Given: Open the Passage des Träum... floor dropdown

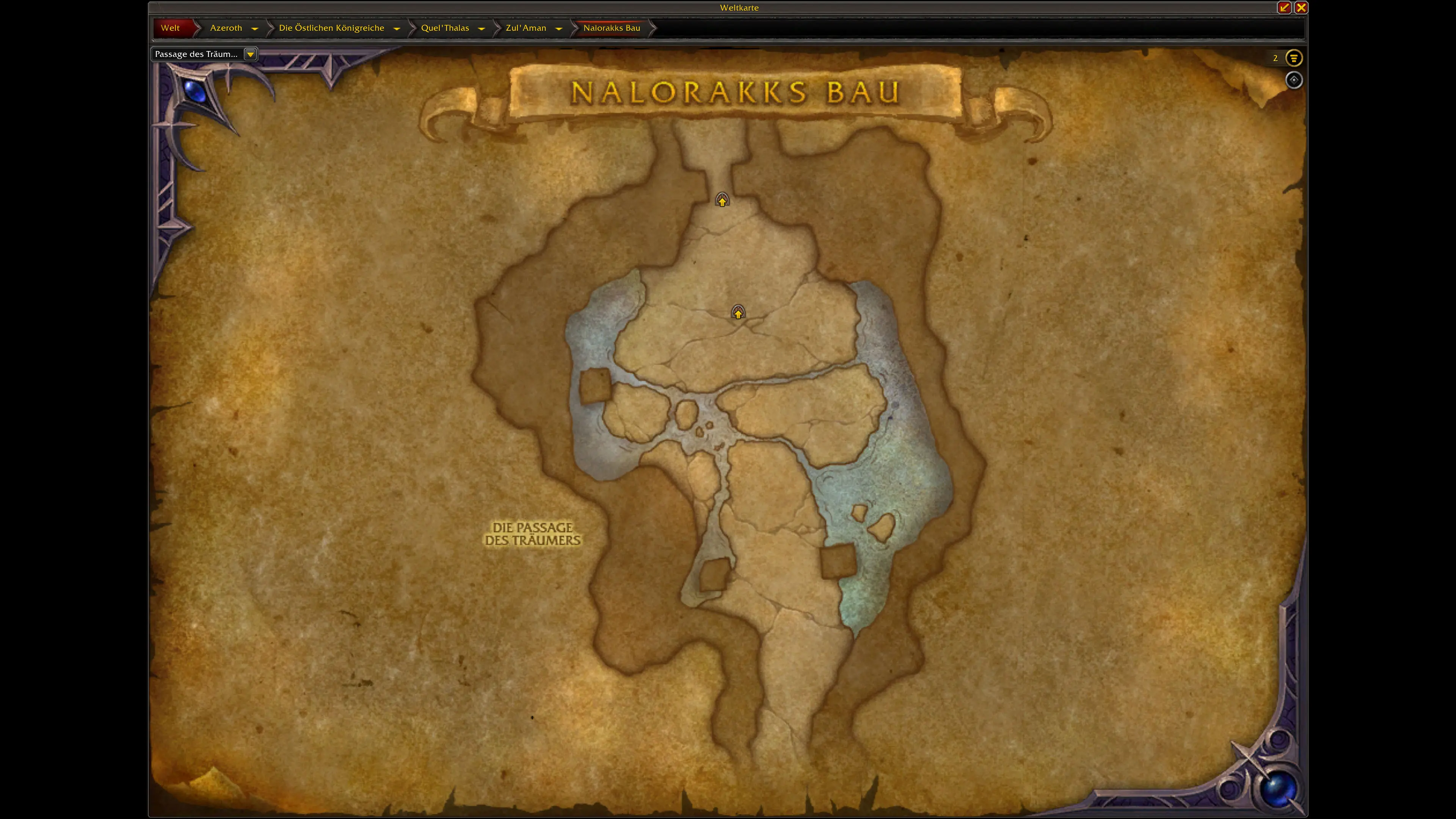Looking at the screenshot, I should pyautogui.click(x=250, y=54).
